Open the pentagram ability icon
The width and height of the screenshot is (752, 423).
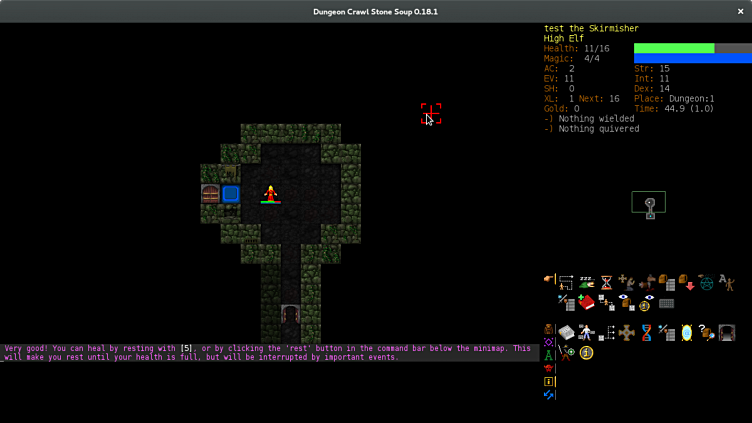(707, 283)
